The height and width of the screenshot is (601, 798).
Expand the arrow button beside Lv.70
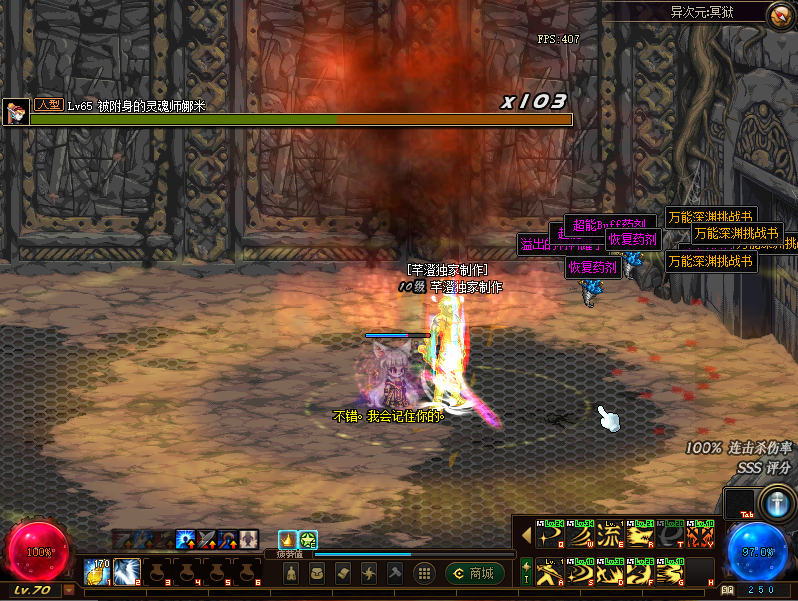tap(68, 590)
